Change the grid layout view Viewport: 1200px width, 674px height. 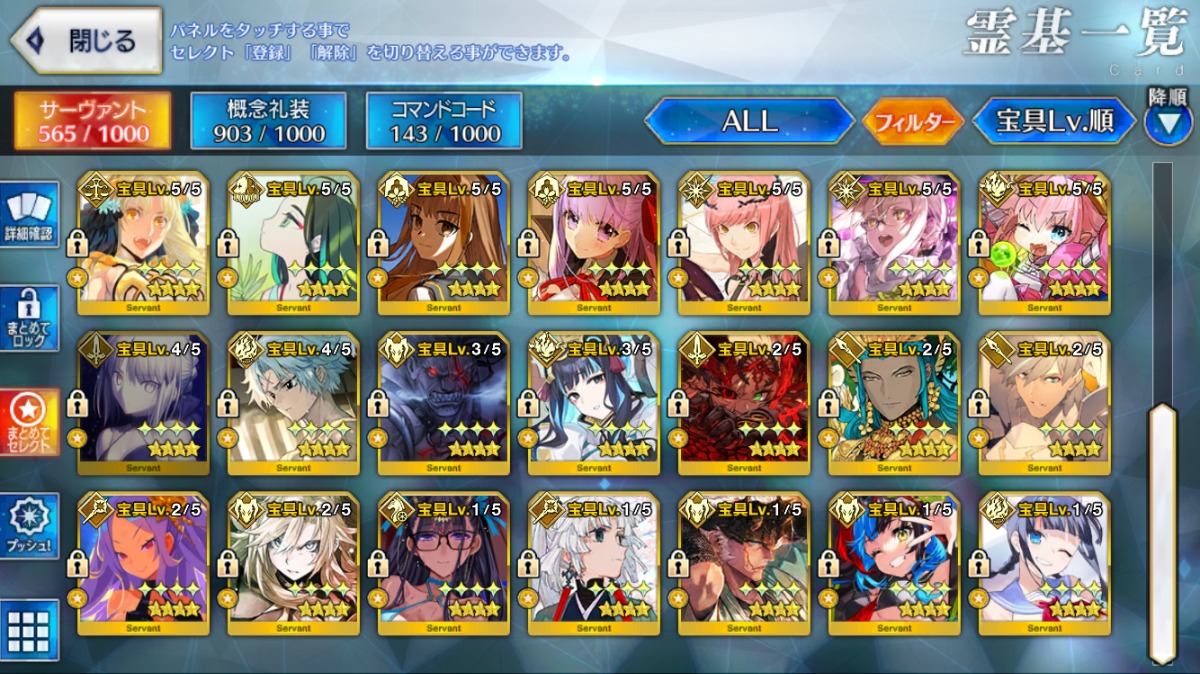point(29,629)
